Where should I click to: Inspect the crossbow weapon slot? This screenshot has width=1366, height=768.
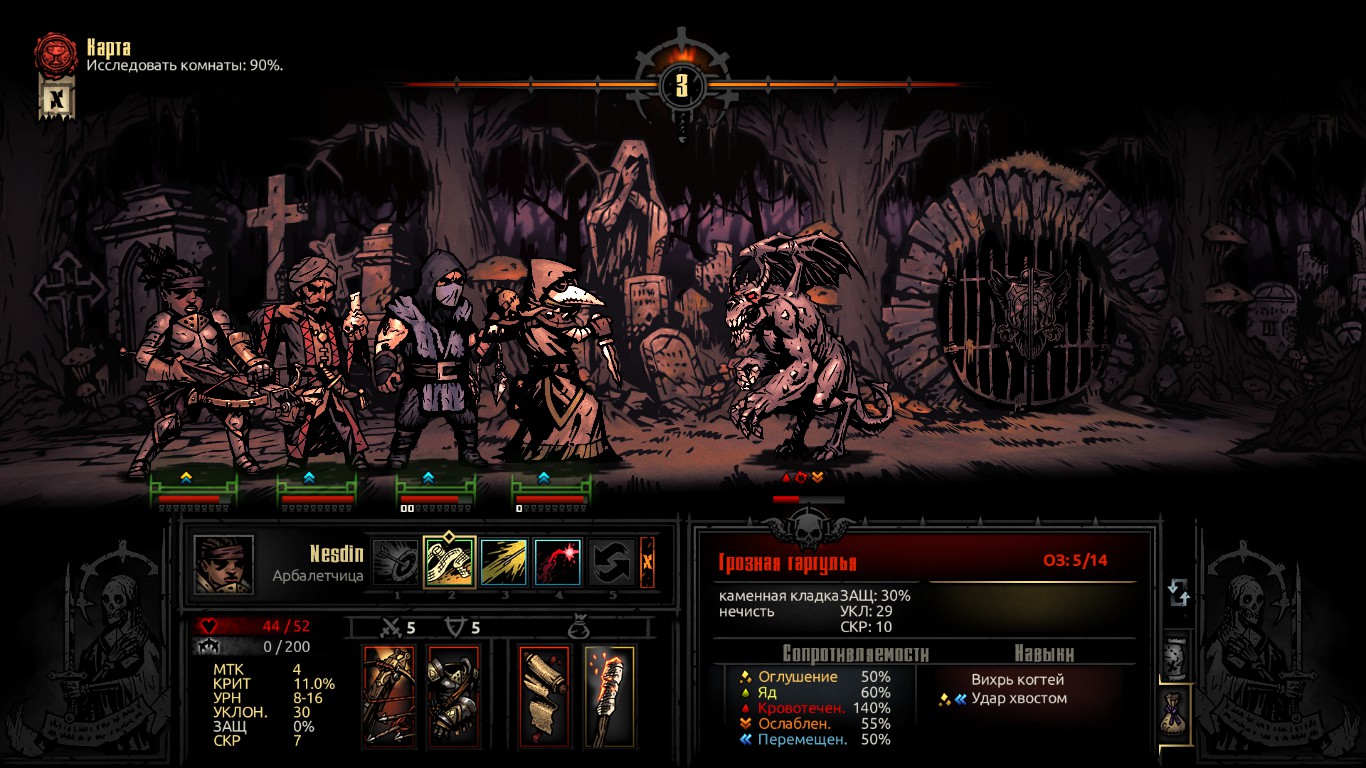point(389,696)
